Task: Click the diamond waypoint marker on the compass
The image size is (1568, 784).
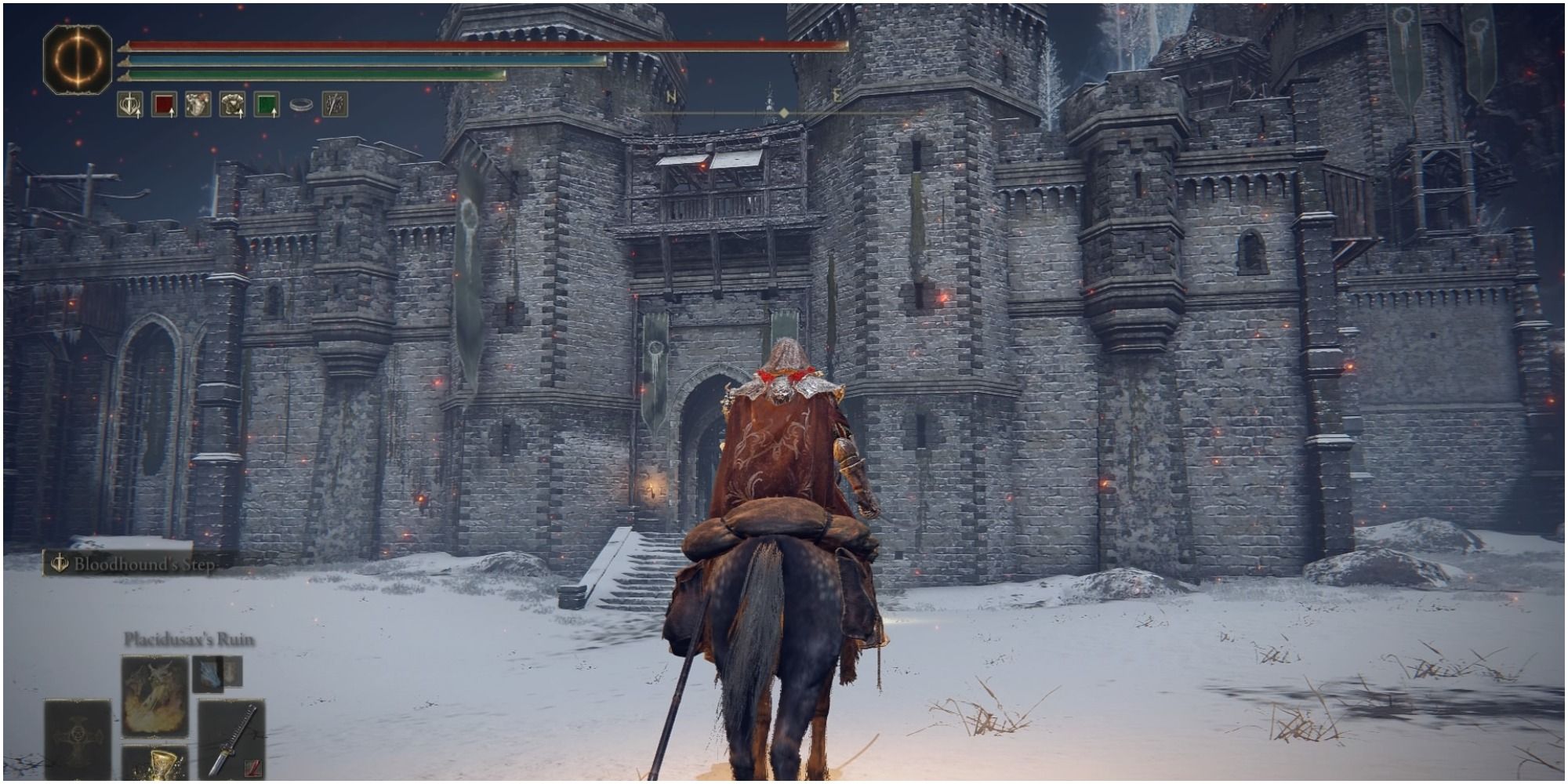Action: [786, 112]
